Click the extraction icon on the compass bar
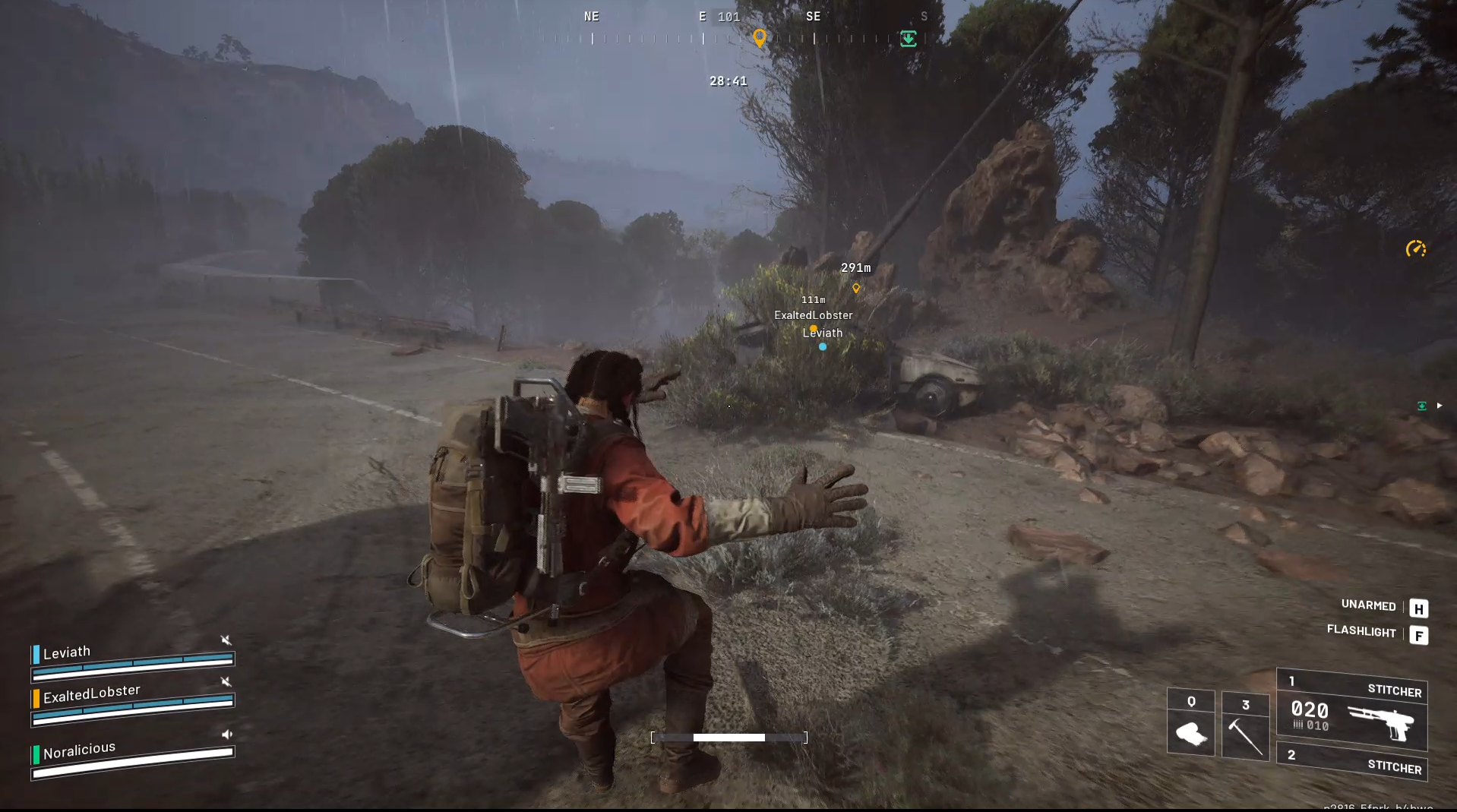The width and height of the screenshot is (1457, 812). (909, 38)
